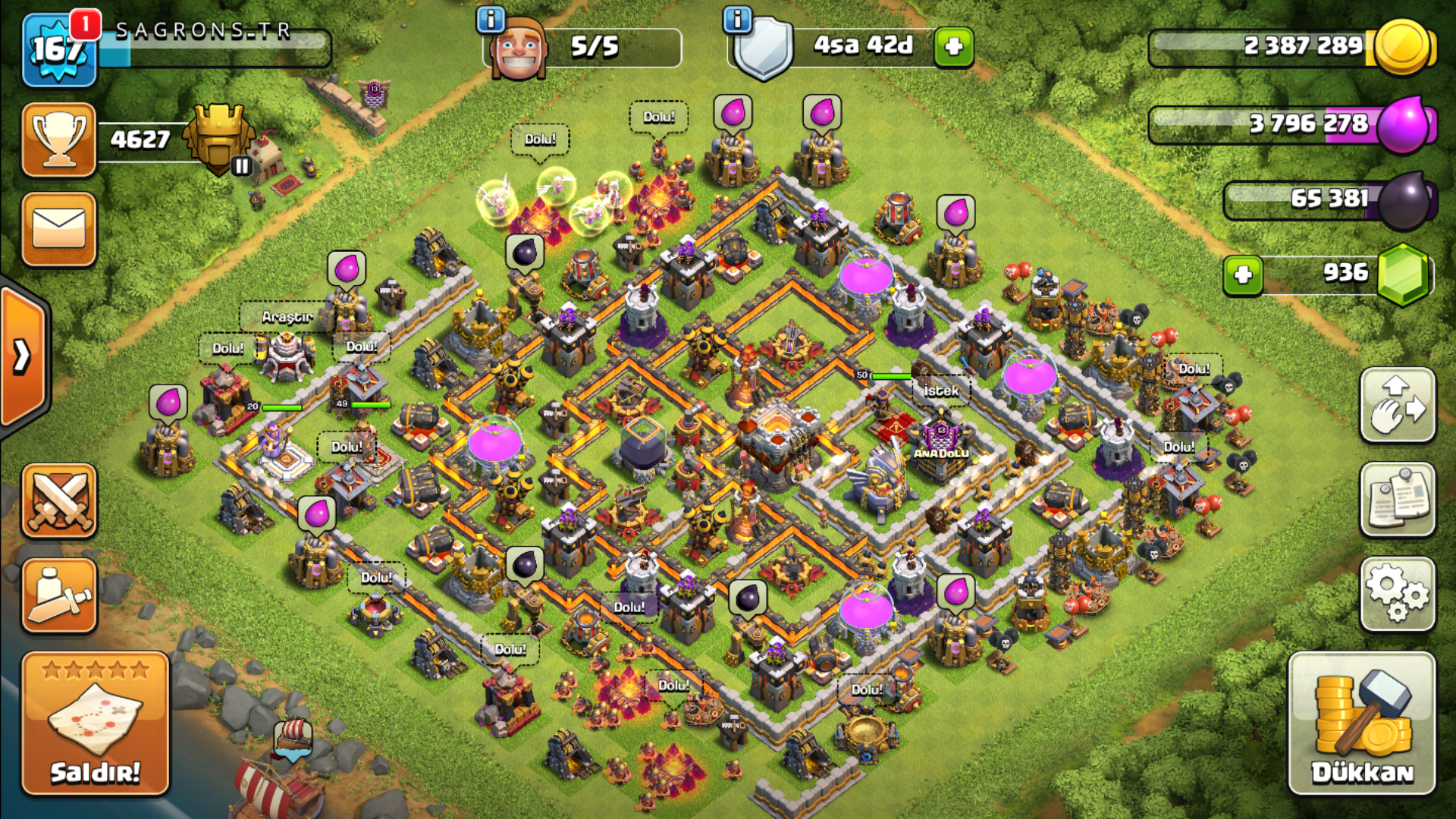Open the crossed swords battle log
1456x819 pixels.
[59, 501]
